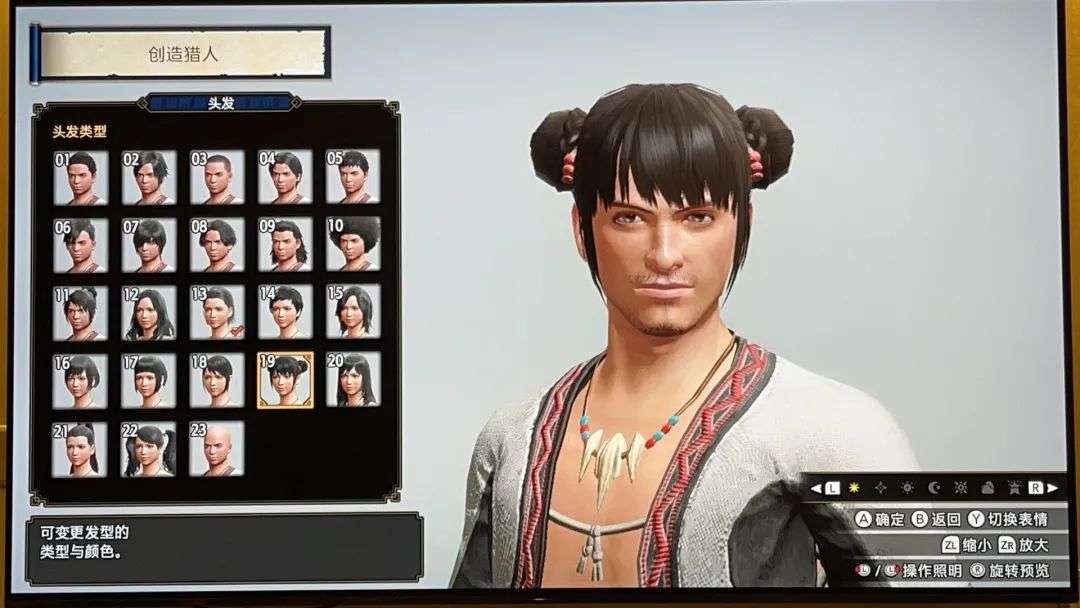Pick hairstyle option 16
Screen dimensions: 1080x608
coord(80,380)
